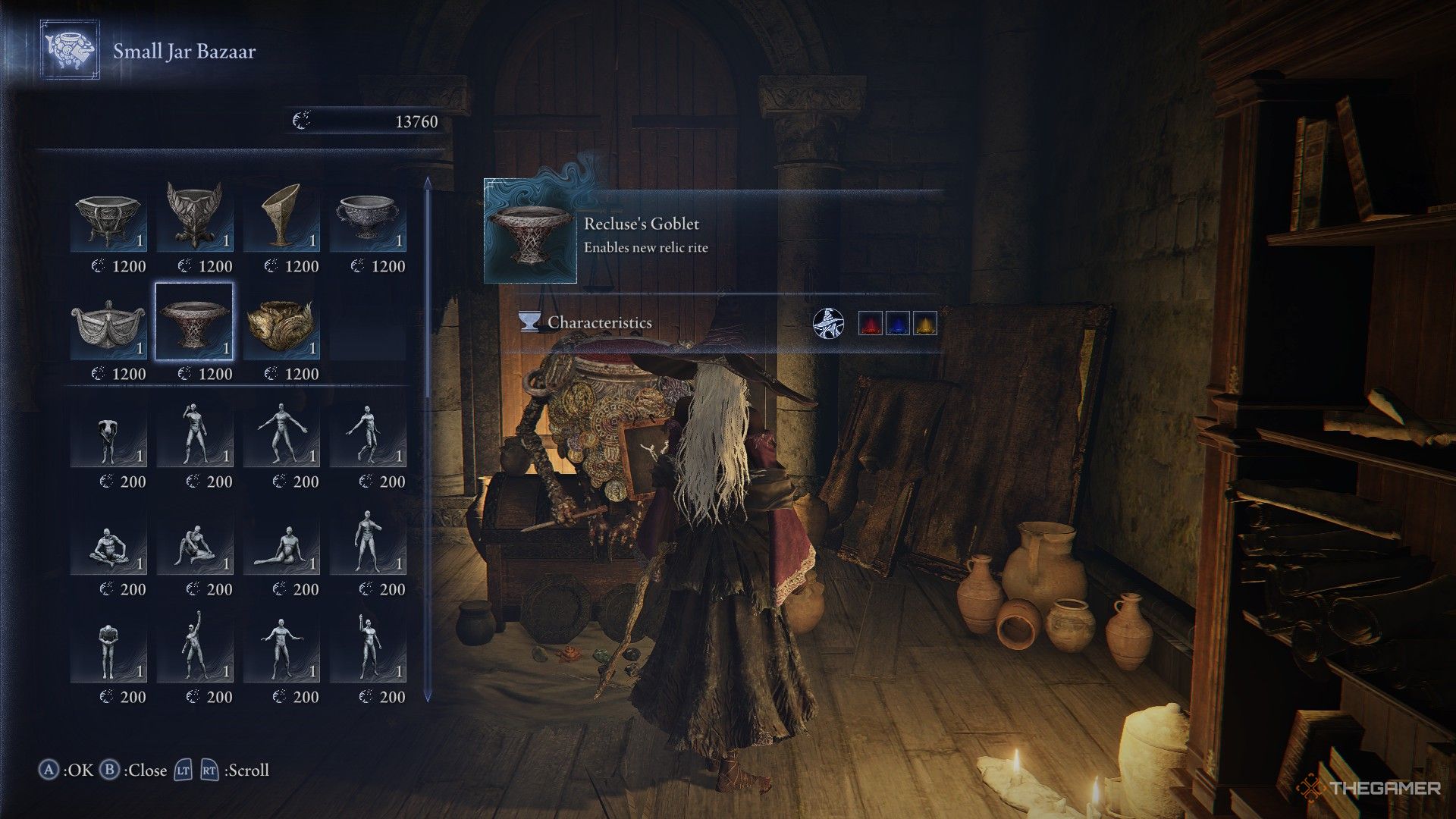Click the shop list scrollbar
Image resolution: width=1456 pixels, height=819 pixels.
click(x=428, y=440)
